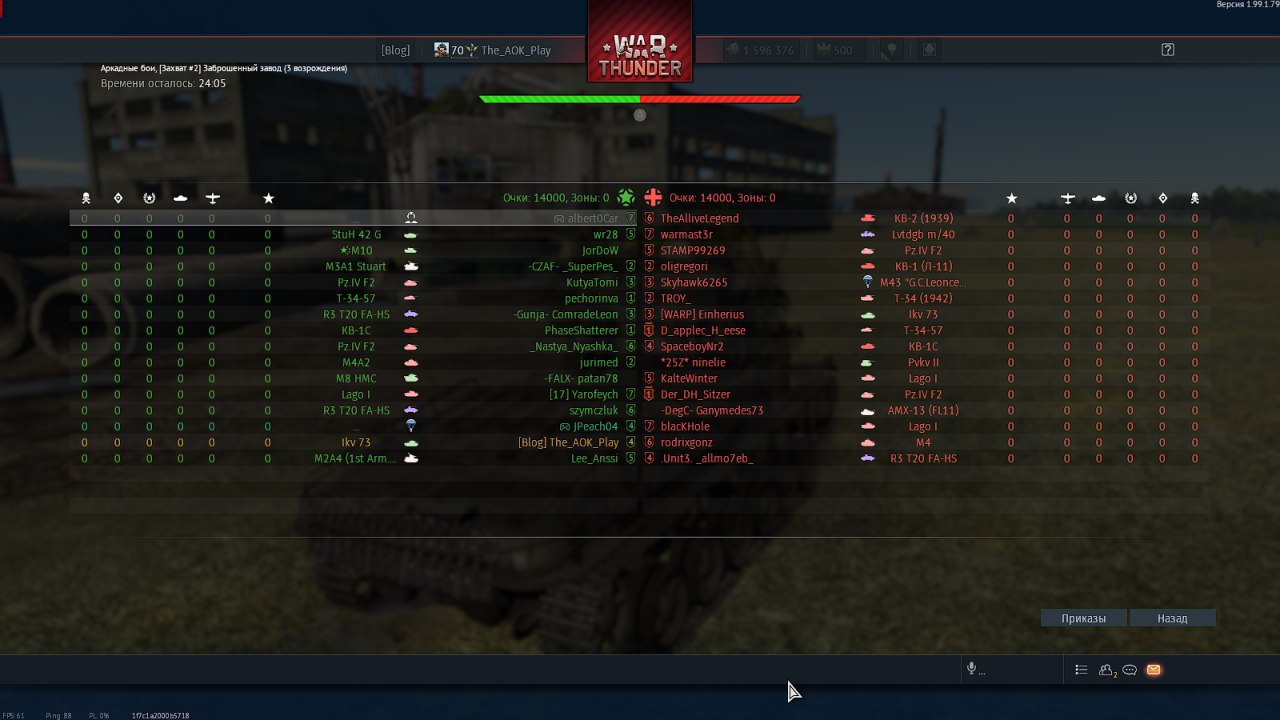Toggle the voice chat microphone icon
This screenshot has width=1280, height=720.
[971, 669]
